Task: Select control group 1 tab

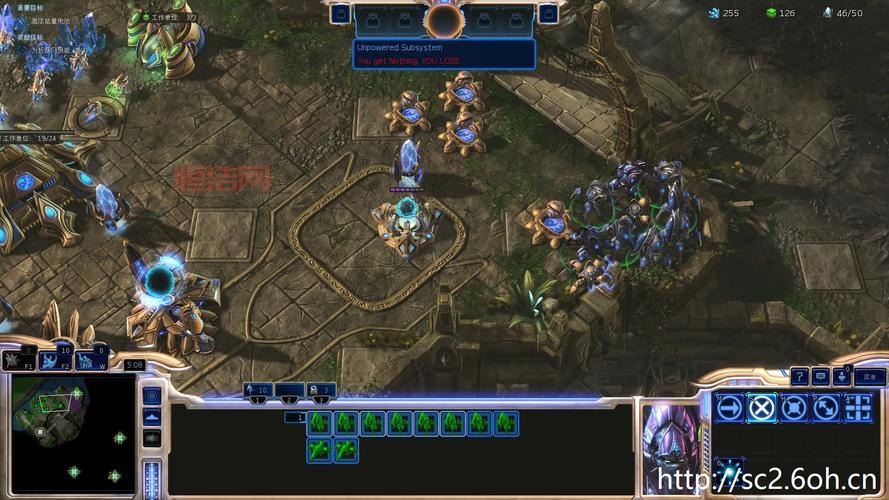Action: [x=259, y=390]
